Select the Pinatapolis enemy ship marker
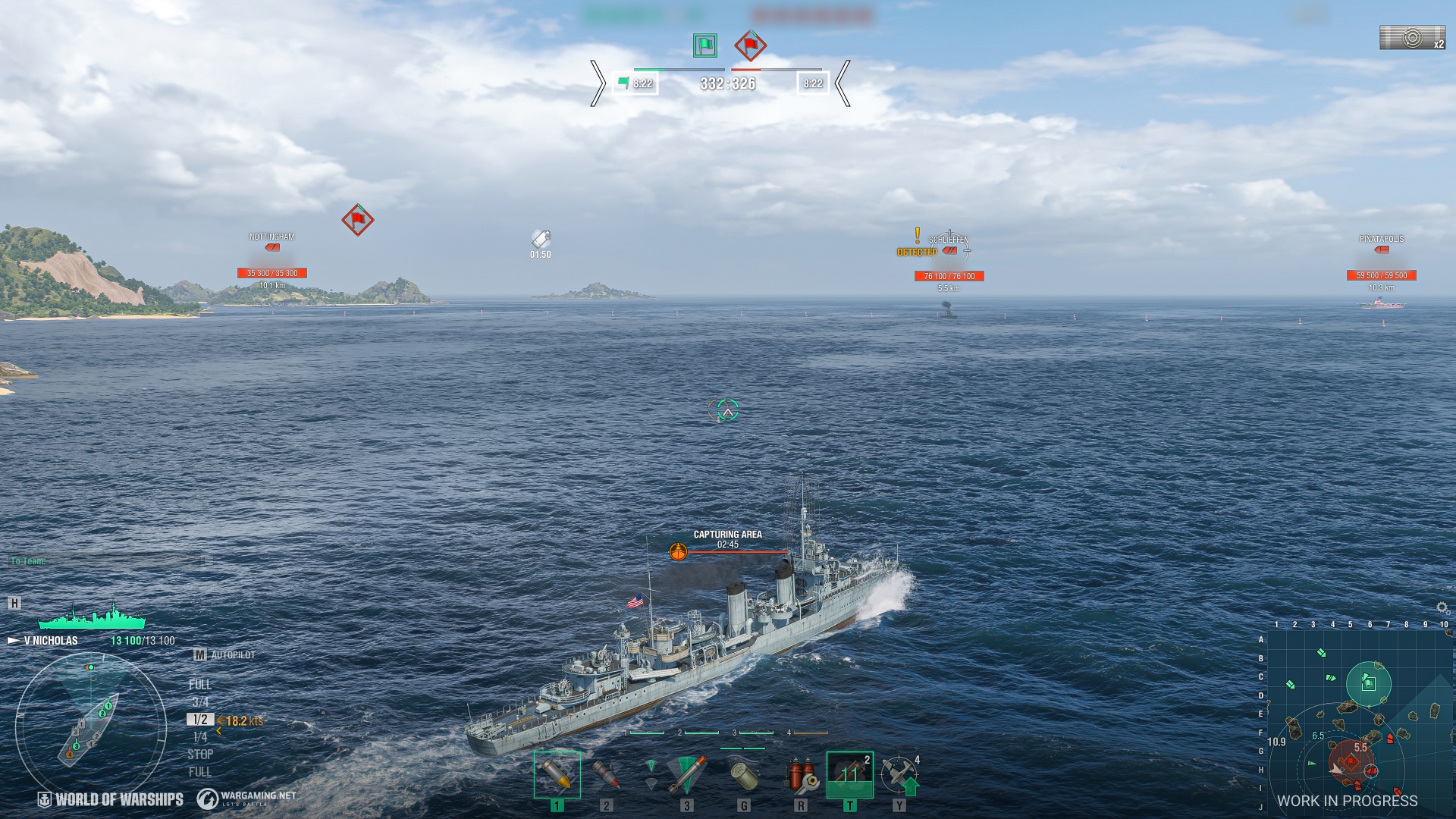 pos(1381,249)
